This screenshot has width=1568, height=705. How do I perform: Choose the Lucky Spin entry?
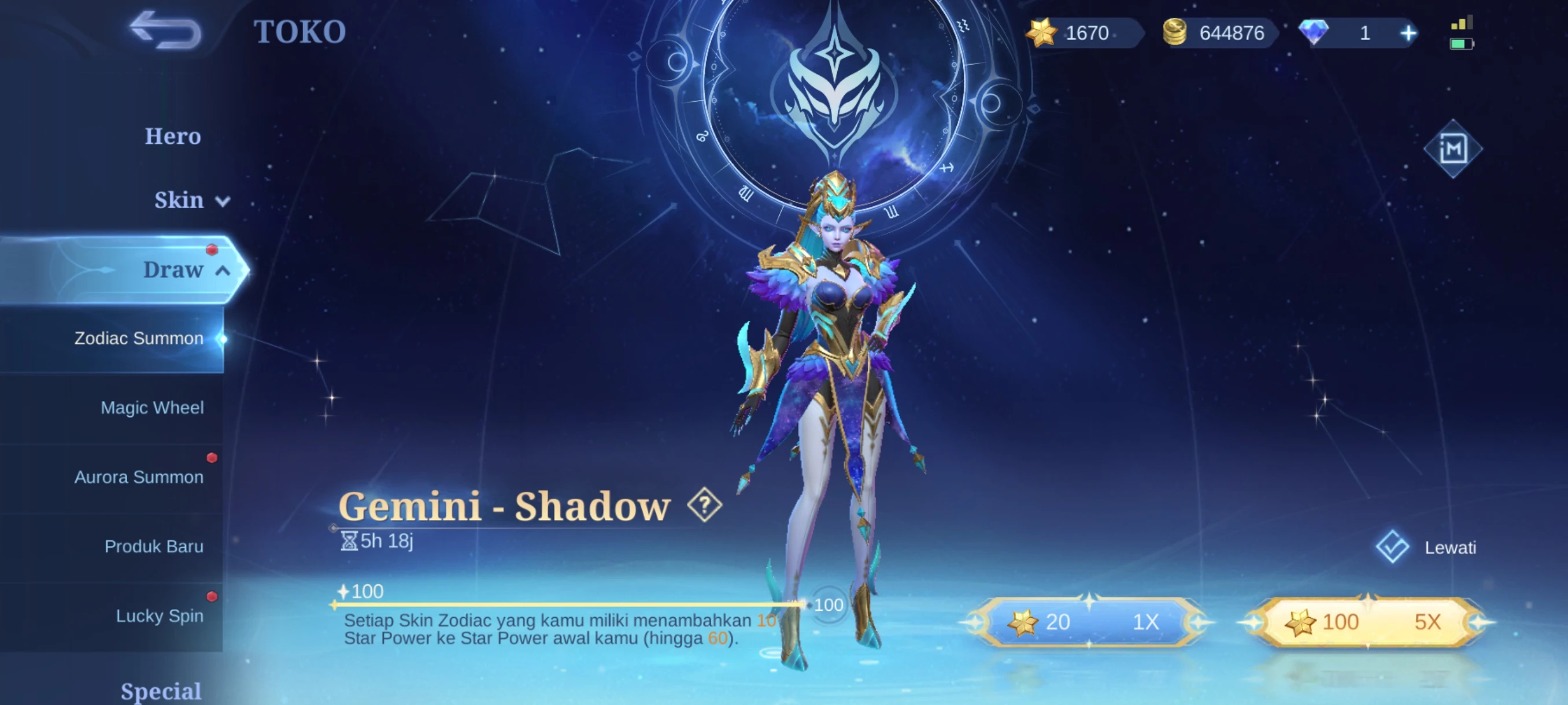coord(160,615)
